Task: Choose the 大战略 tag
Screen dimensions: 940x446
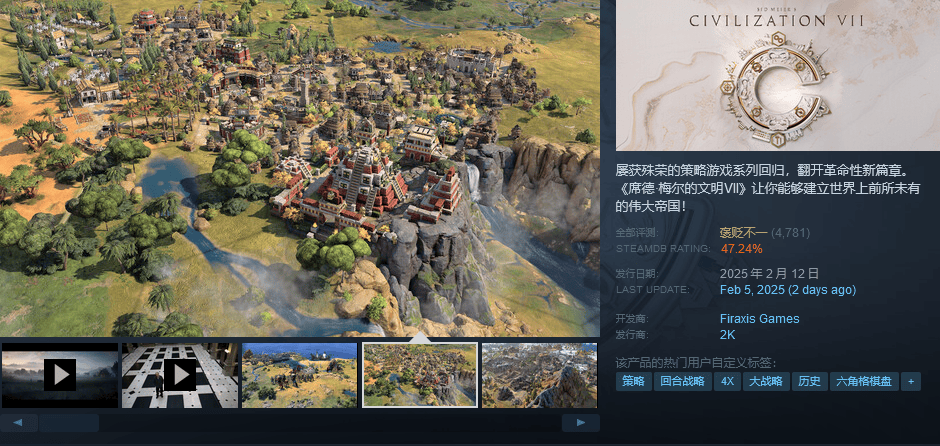Action: point(765,381)
